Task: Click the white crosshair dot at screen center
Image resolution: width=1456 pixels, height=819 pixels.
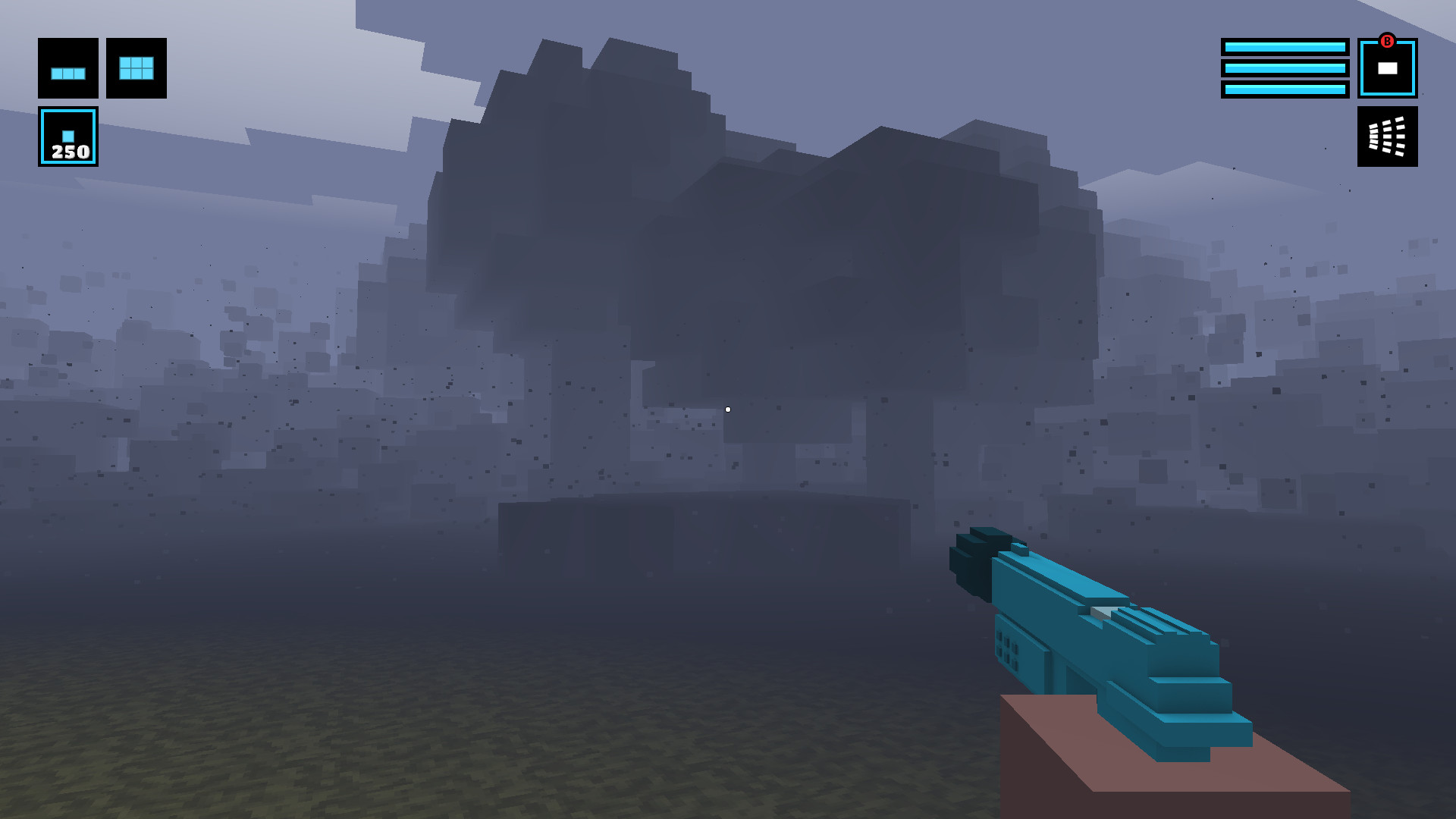Action: (728, 409)
